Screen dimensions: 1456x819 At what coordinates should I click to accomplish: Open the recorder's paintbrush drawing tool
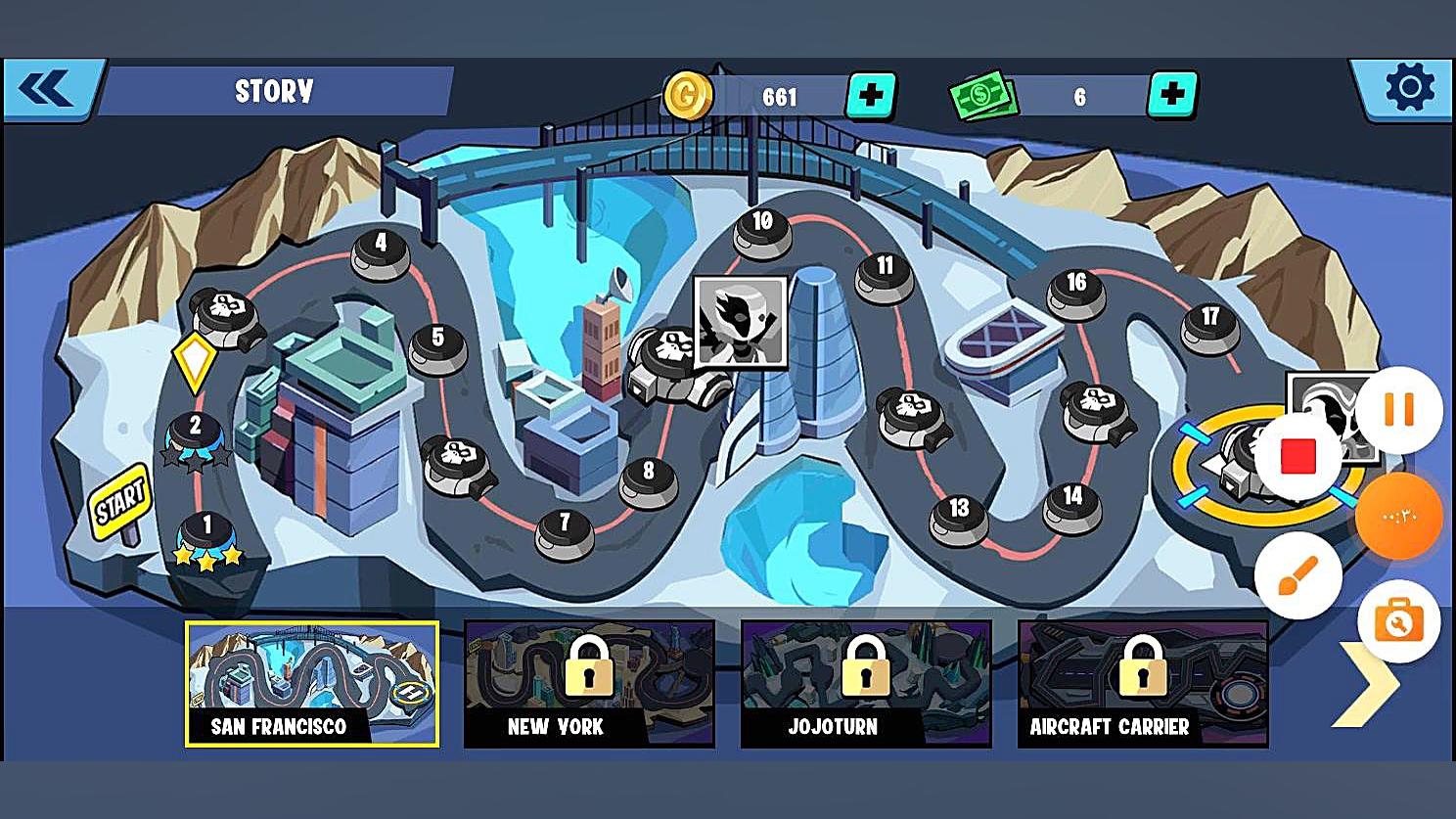[x=1298, y=576]
